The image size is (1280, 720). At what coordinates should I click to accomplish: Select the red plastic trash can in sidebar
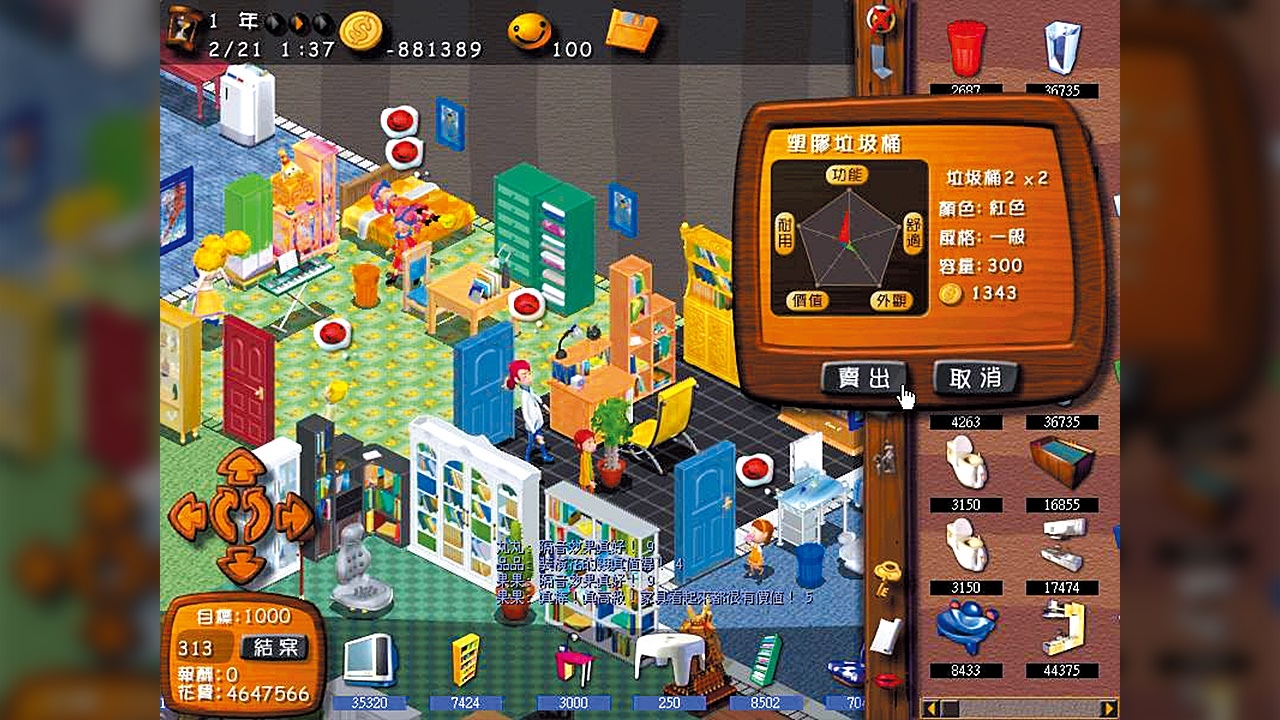[967, 45]
